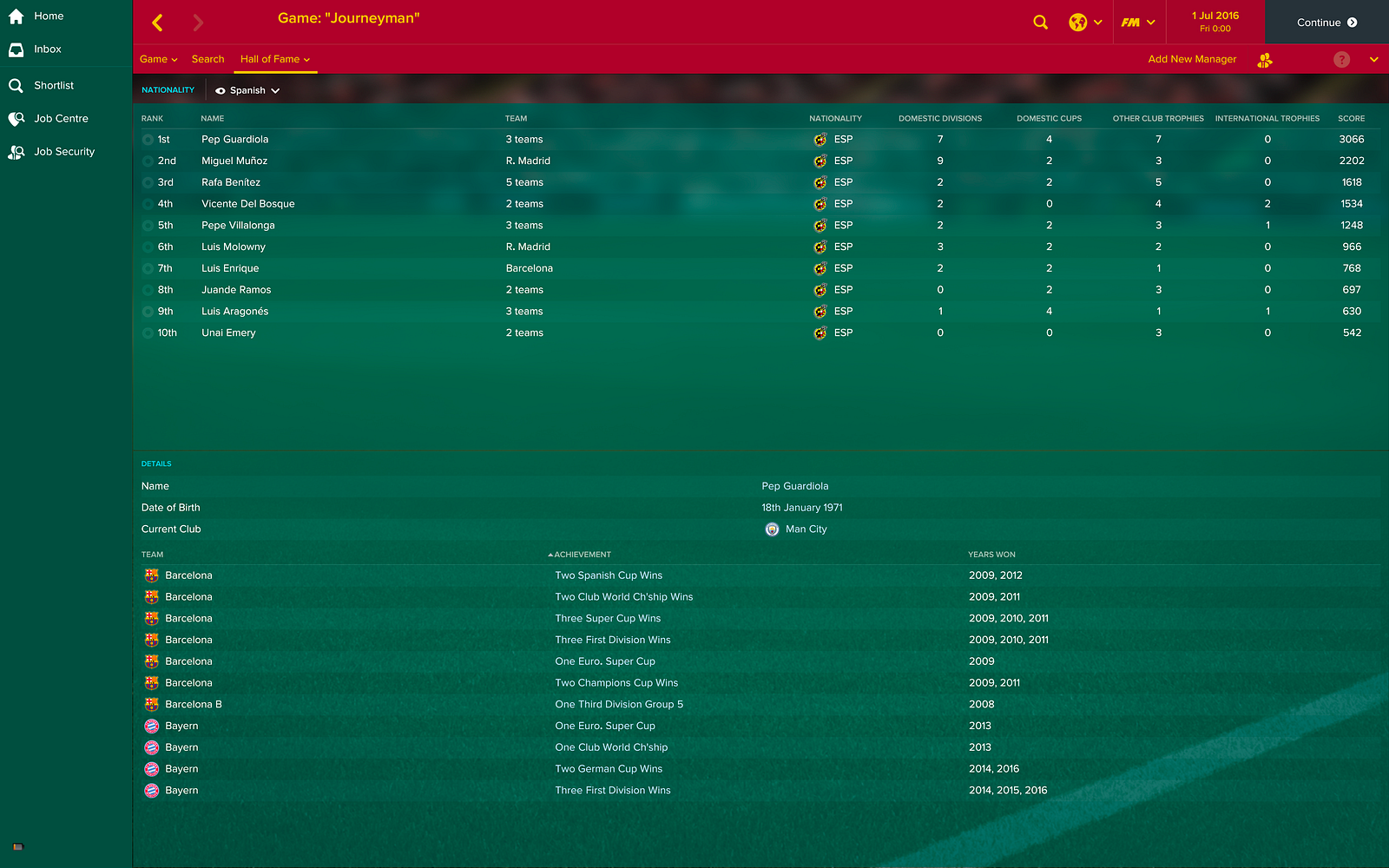Sort the table by Score column
Screen dimensions: 1389x868
pos(1351,119)
